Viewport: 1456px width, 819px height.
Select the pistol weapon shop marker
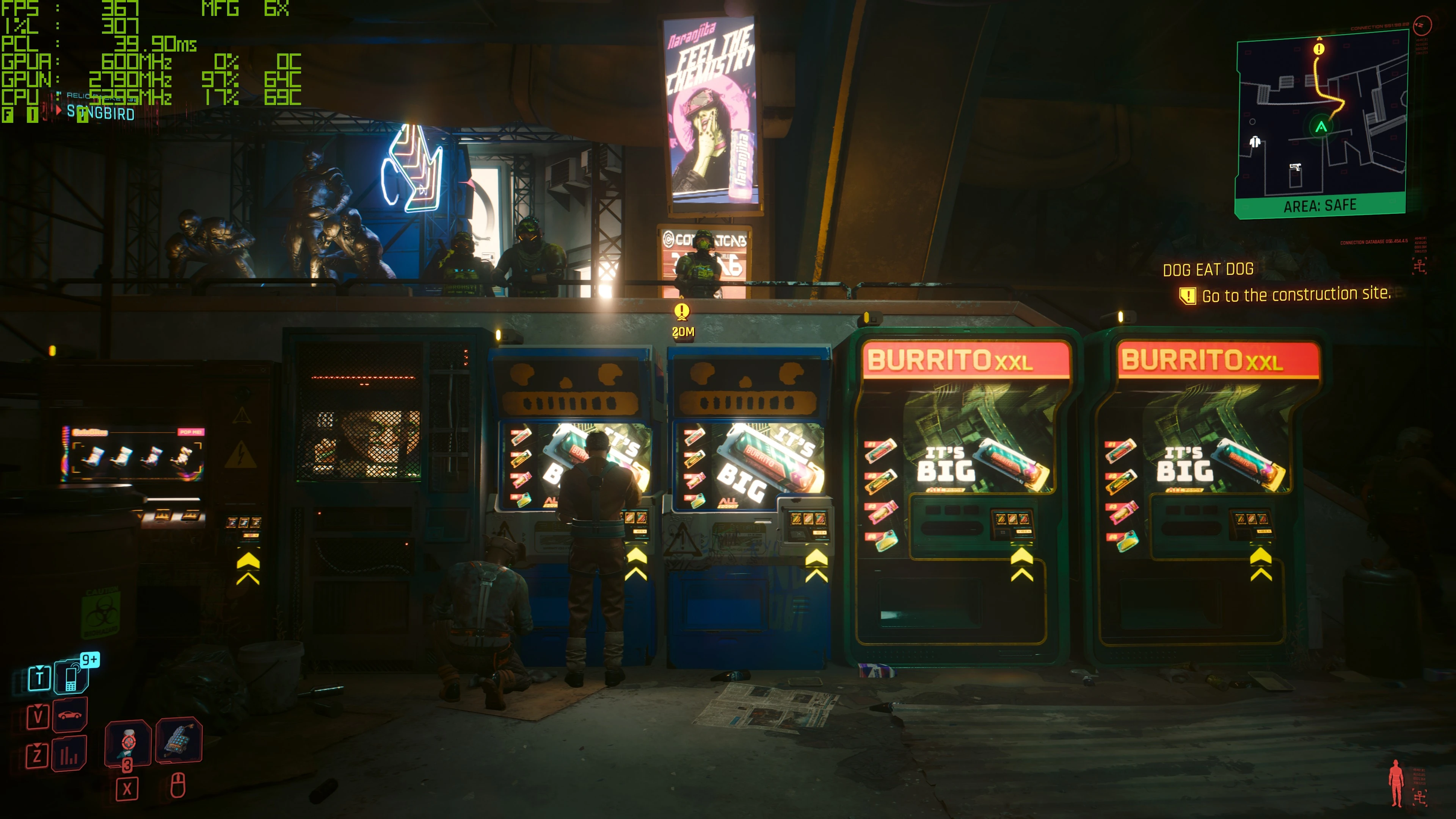click(x=1294, y=167)
